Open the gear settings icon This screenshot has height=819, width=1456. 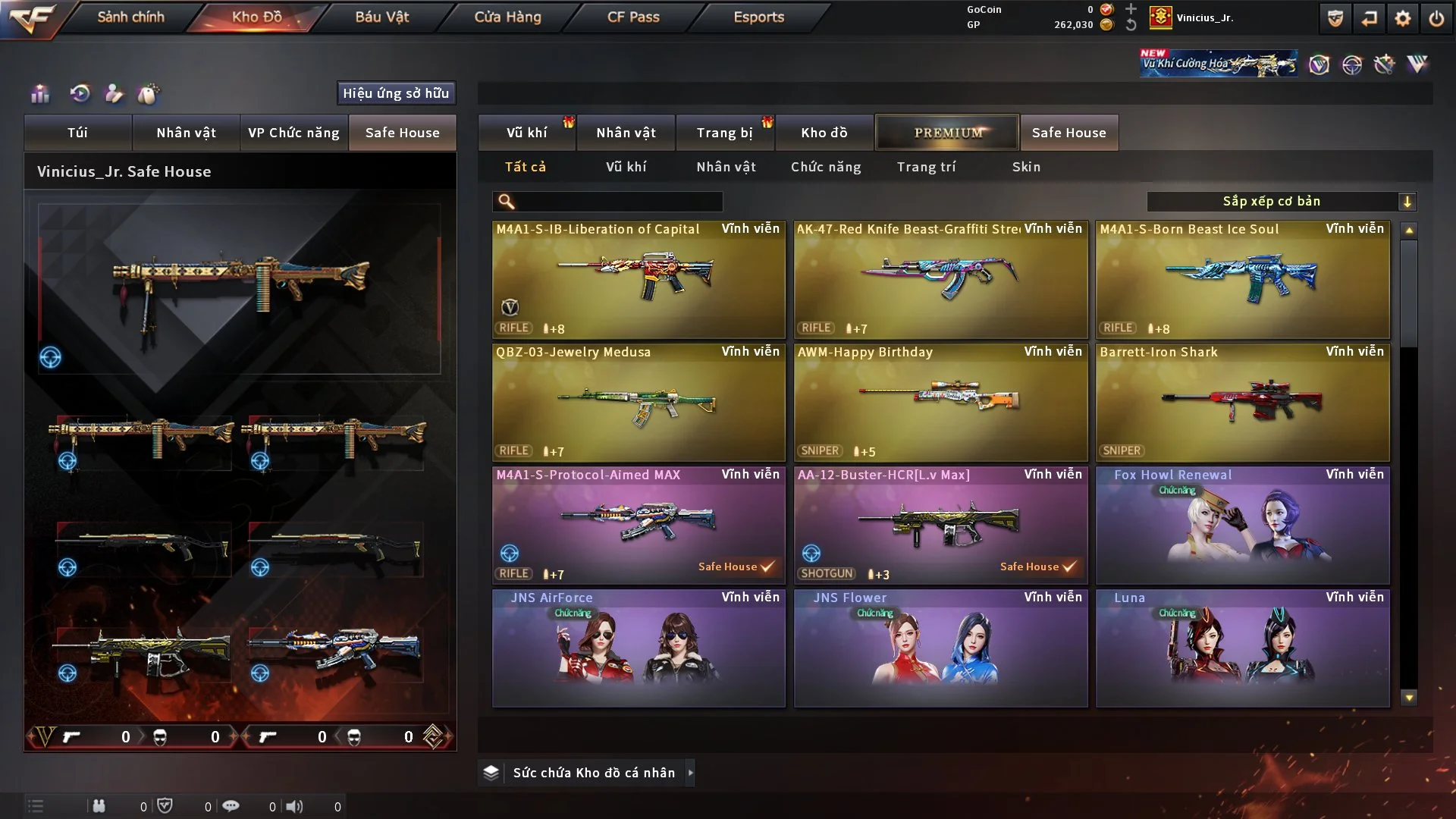coord(1403,18)
